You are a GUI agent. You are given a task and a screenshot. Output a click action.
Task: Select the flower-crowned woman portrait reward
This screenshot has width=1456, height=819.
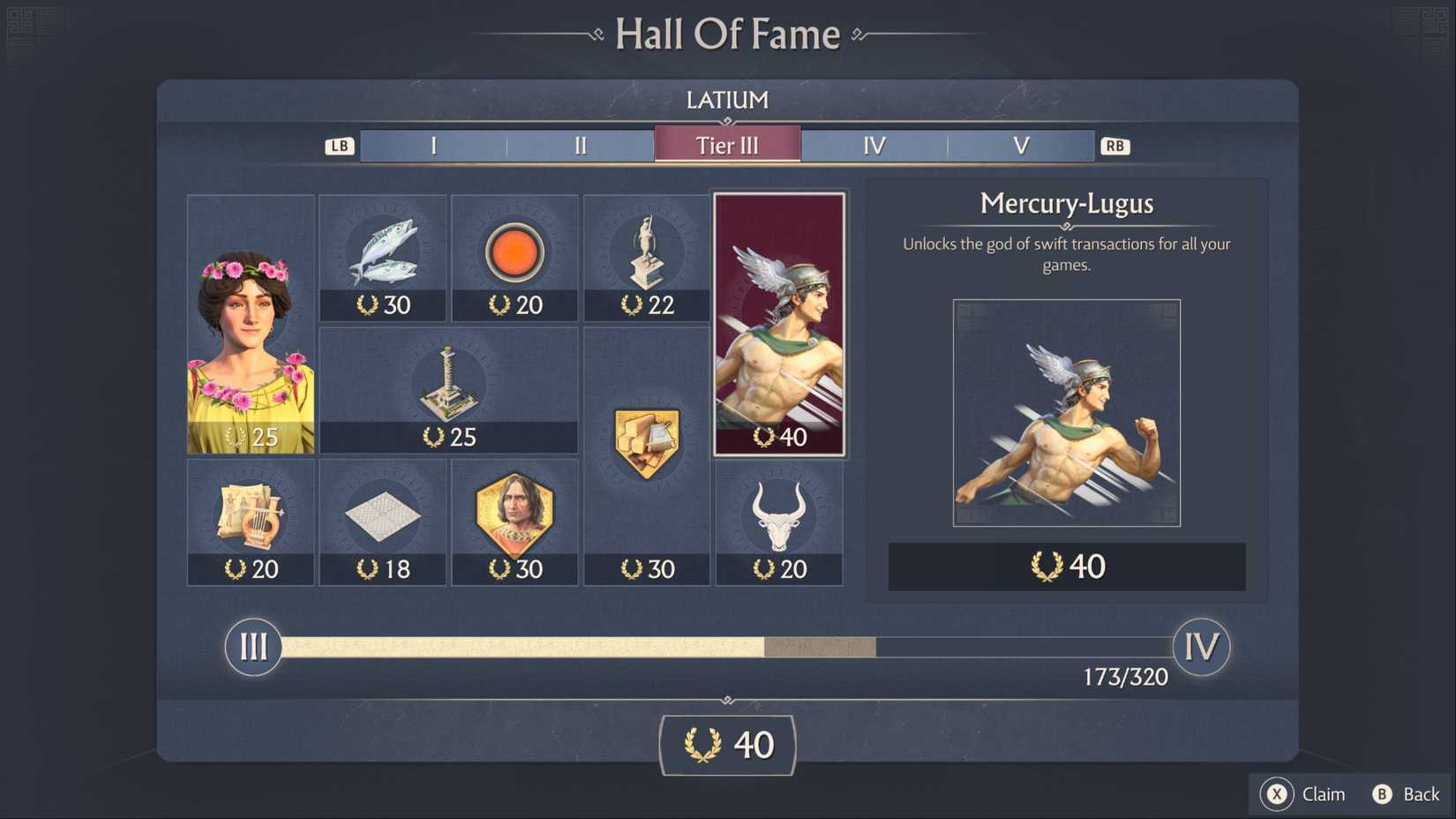(x=250, y=322)
